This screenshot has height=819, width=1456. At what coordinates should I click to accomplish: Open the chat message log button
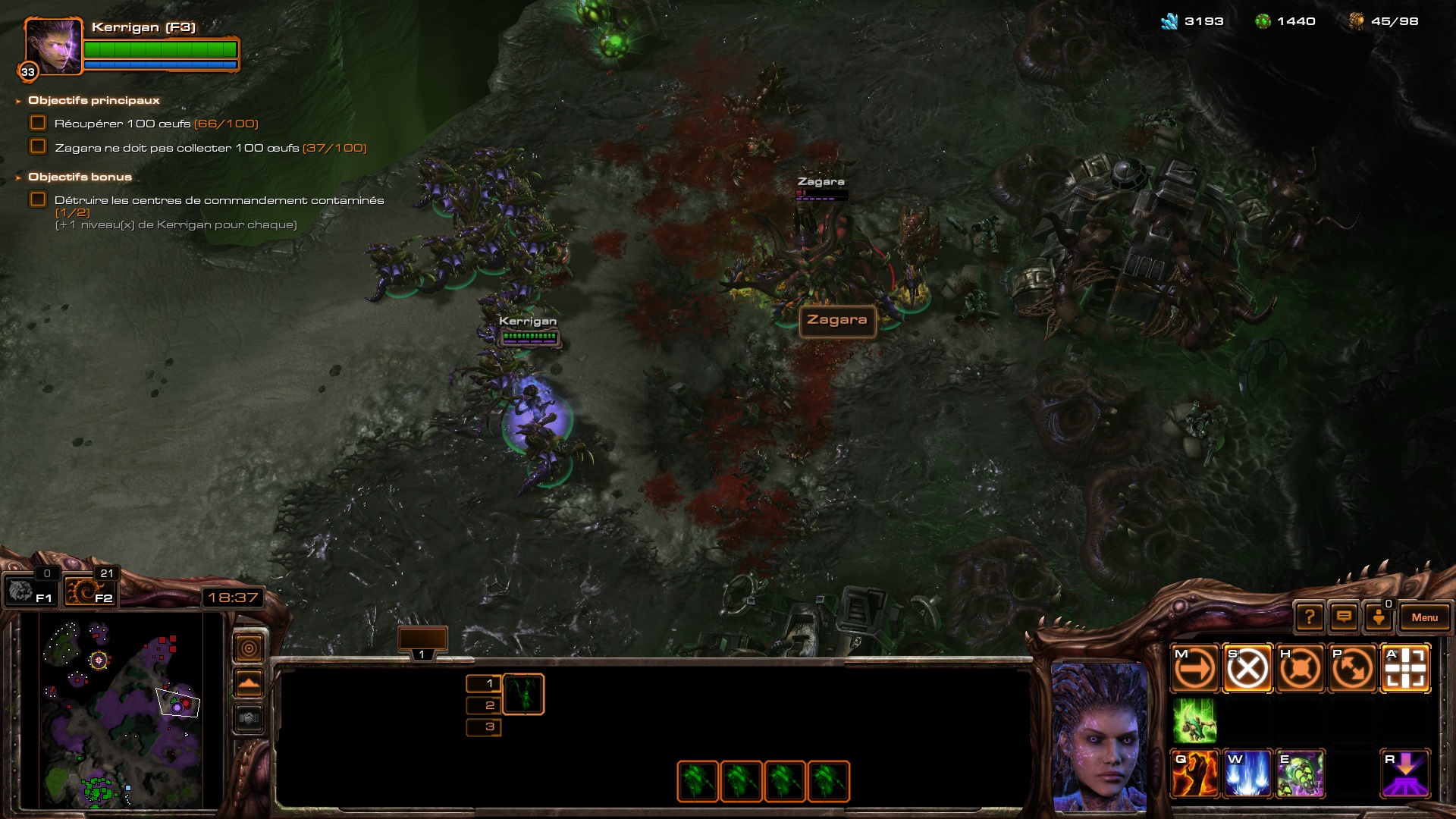1344,617
